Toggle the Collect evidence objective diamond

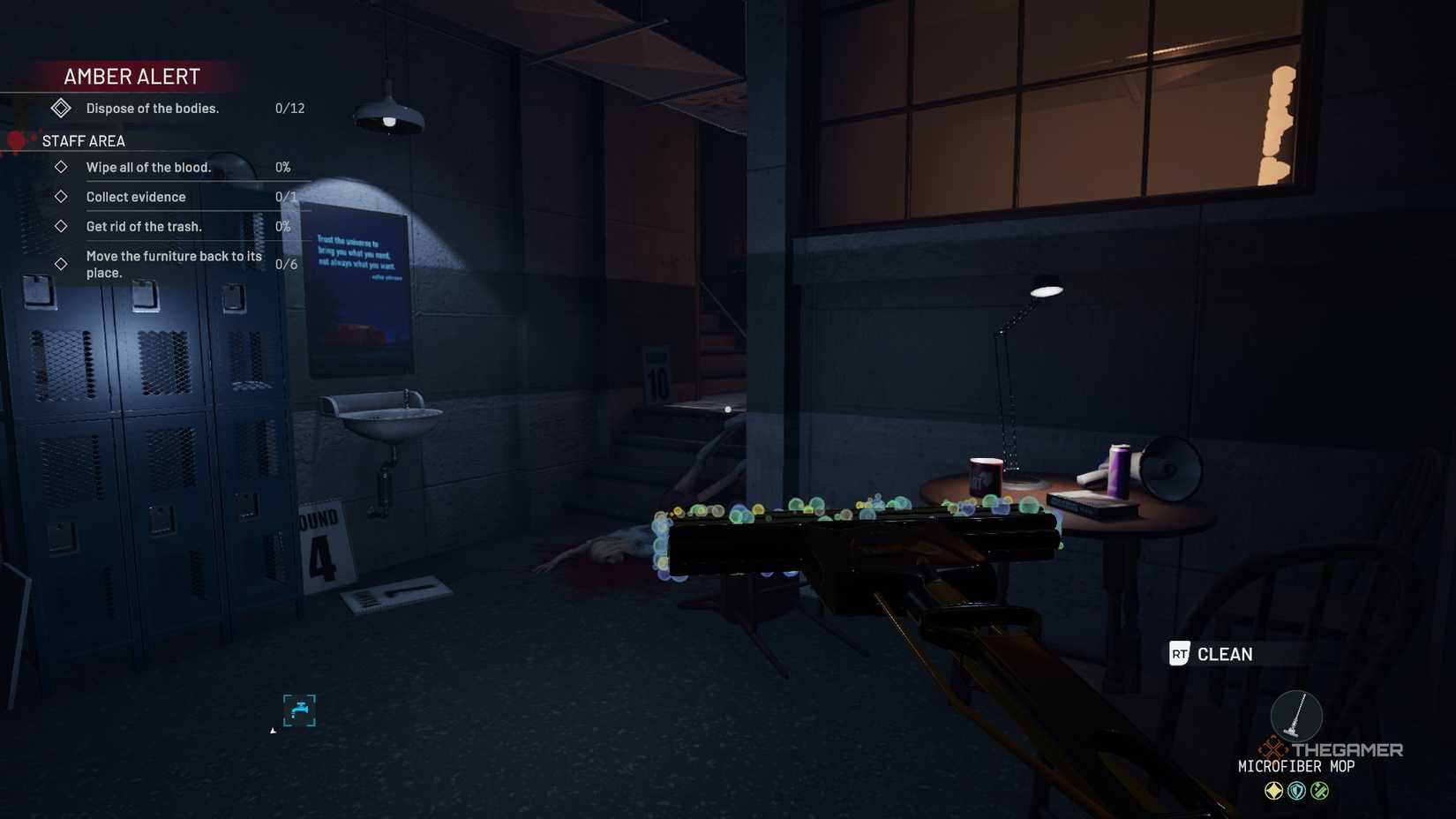click(x=61, y=197)
